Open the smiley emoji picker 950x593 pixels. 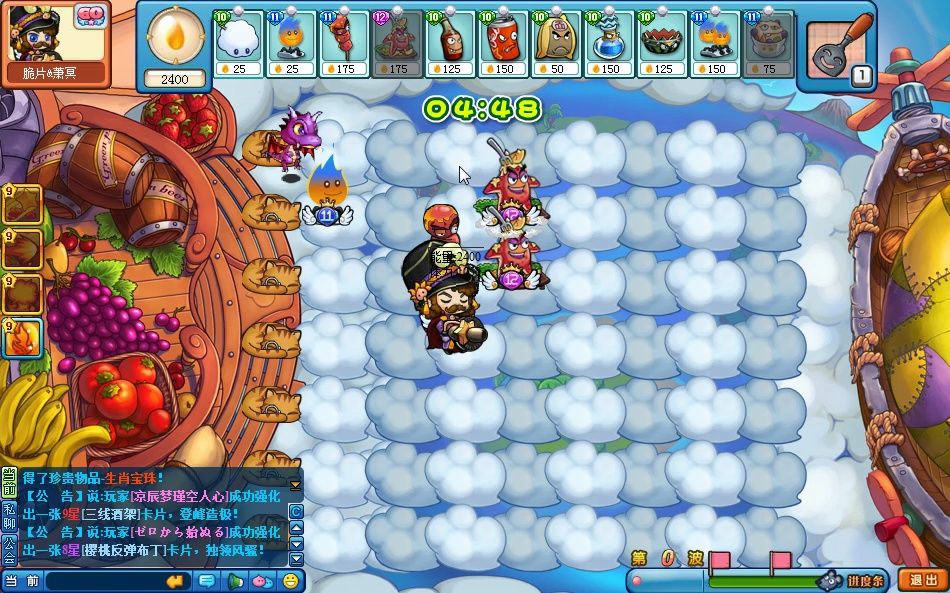coord(291,581)
